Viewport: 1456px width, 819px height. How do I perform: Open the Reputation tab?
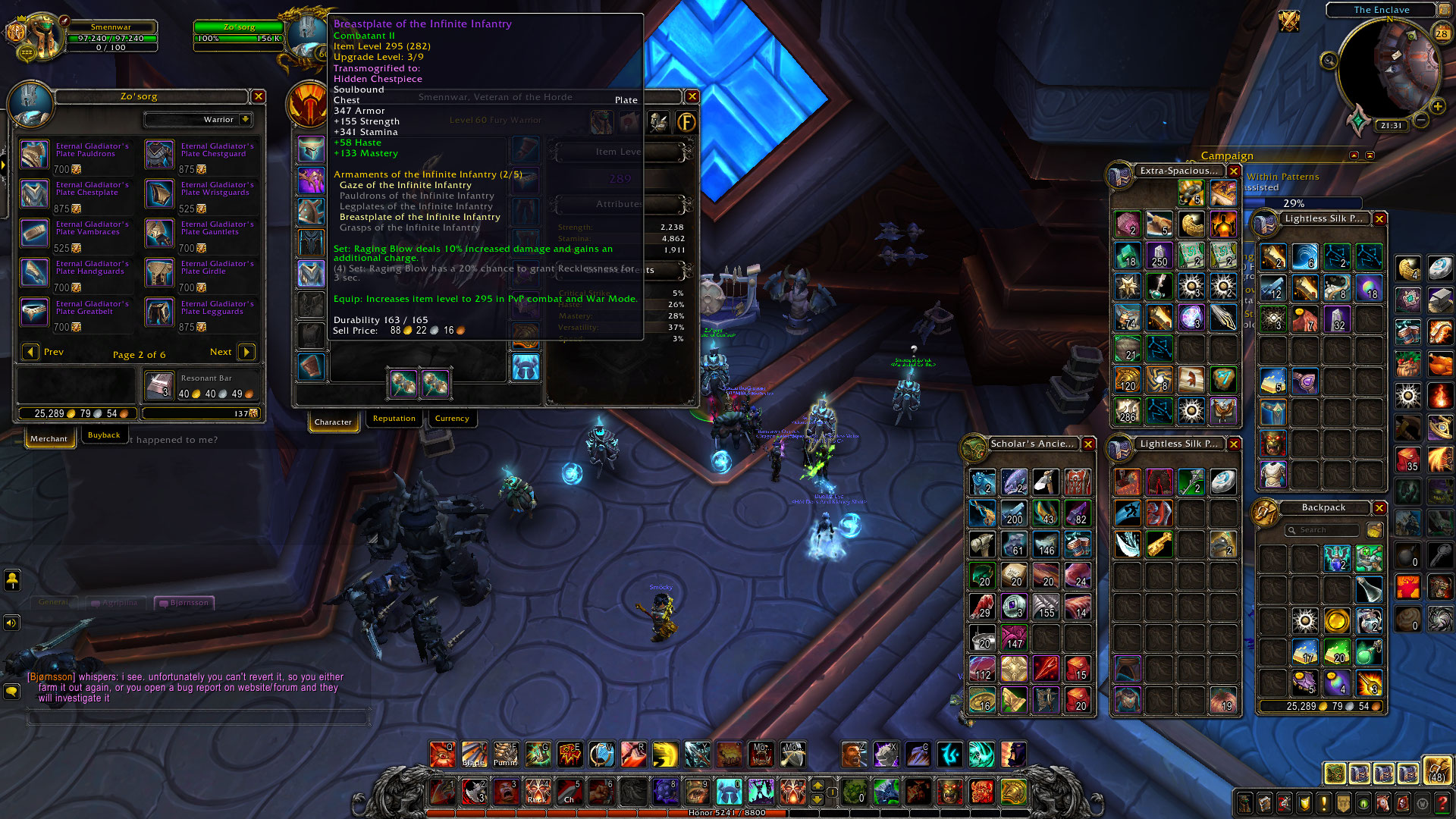click(394, 419)
